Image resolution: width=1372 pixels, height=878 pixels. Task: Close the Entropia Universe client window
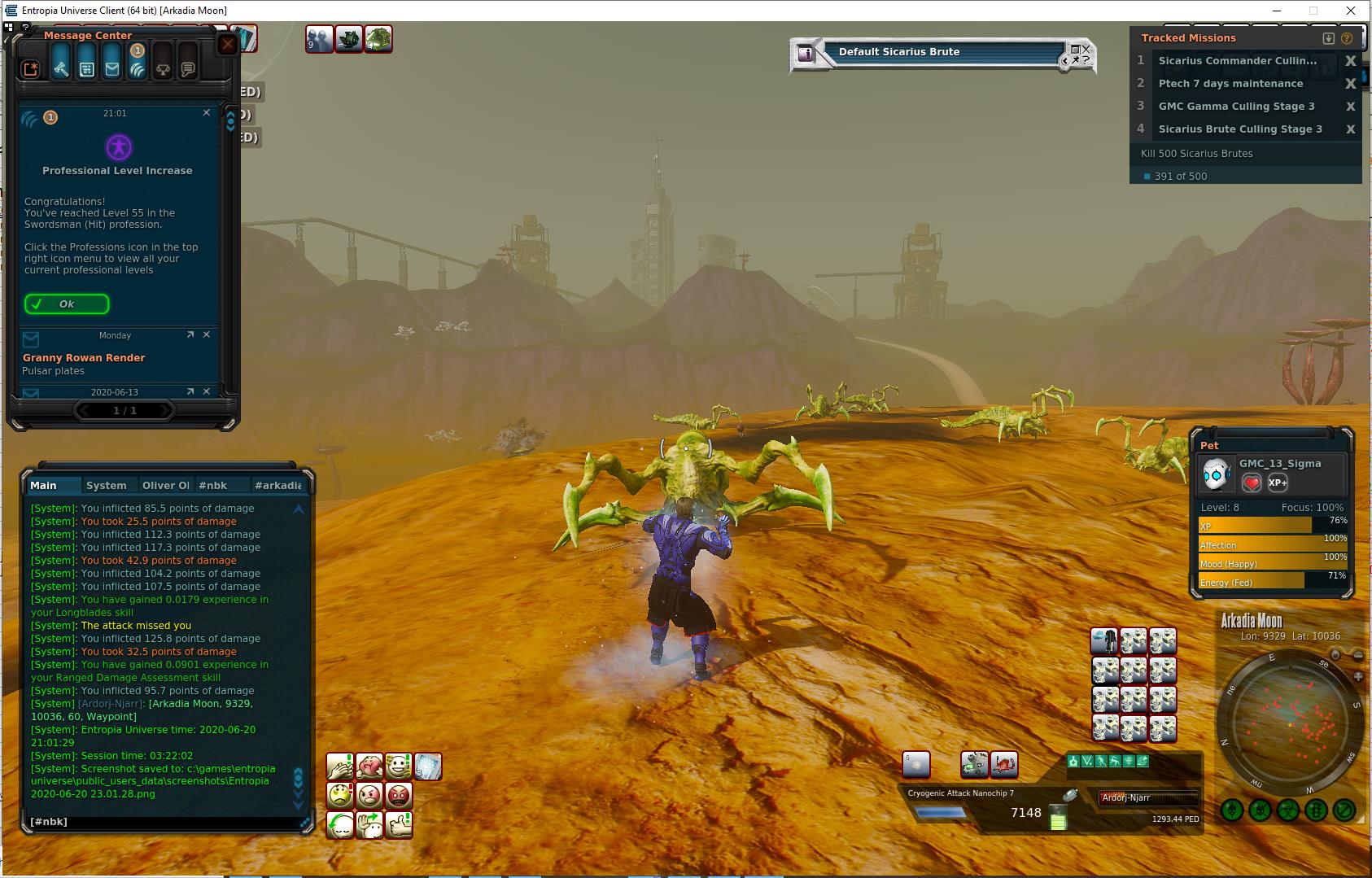[x=1352, y=11]
